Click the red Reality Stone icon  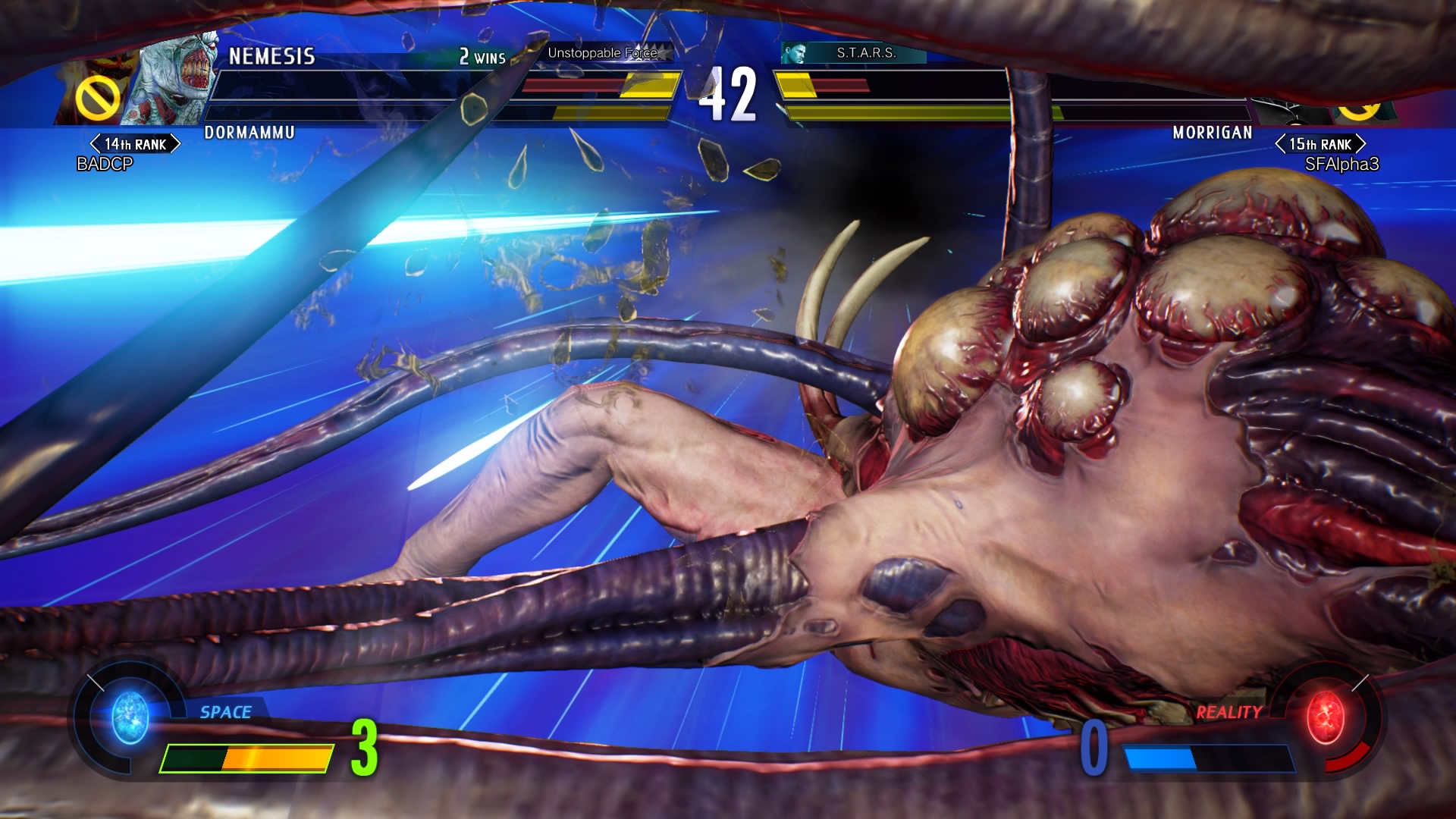(1326, 717)
